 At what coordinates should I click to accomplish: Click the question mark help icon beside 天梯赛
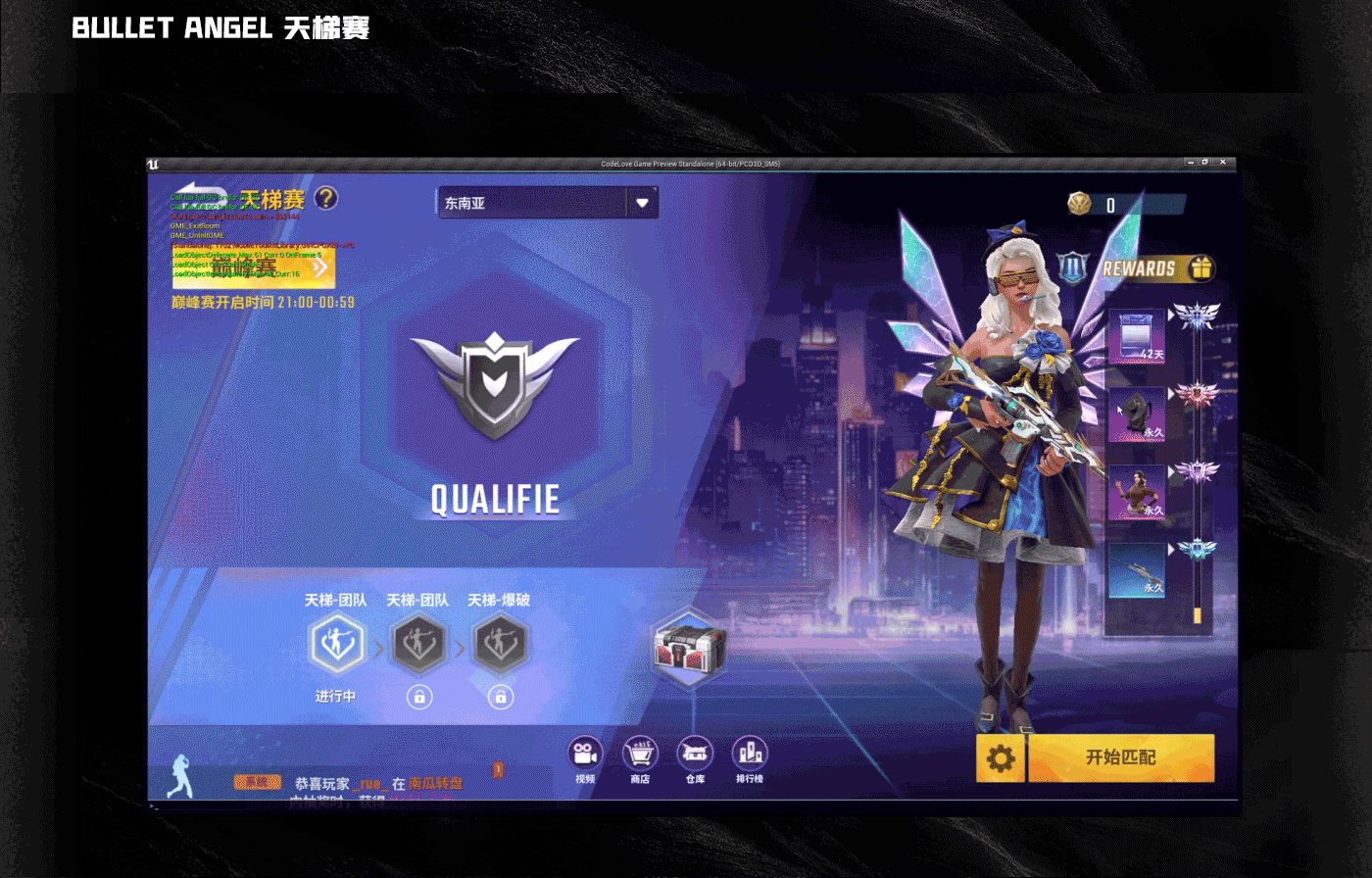coord(328,199)
